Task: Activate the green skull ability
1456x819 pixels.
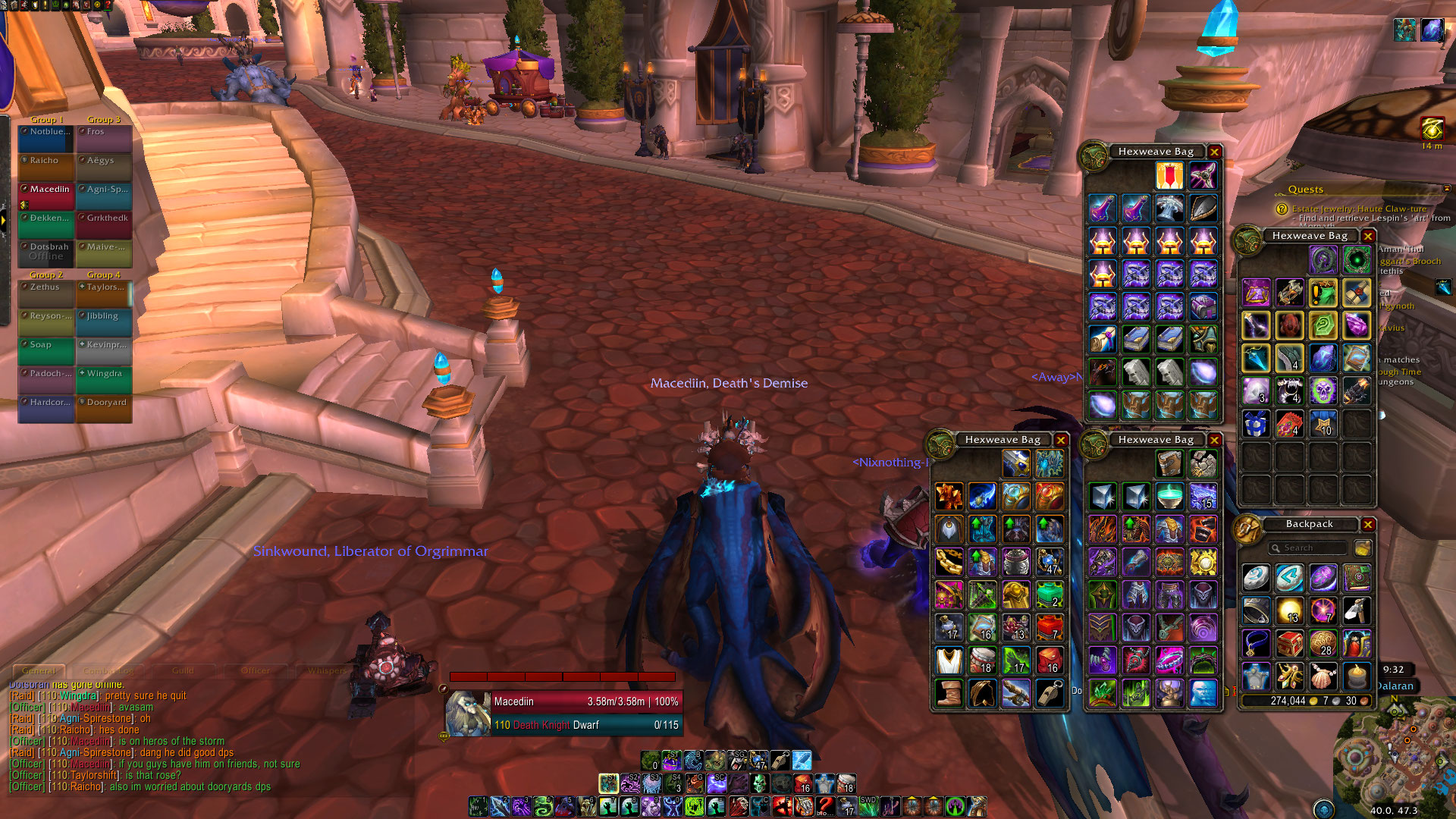Action: click(758, 783)
